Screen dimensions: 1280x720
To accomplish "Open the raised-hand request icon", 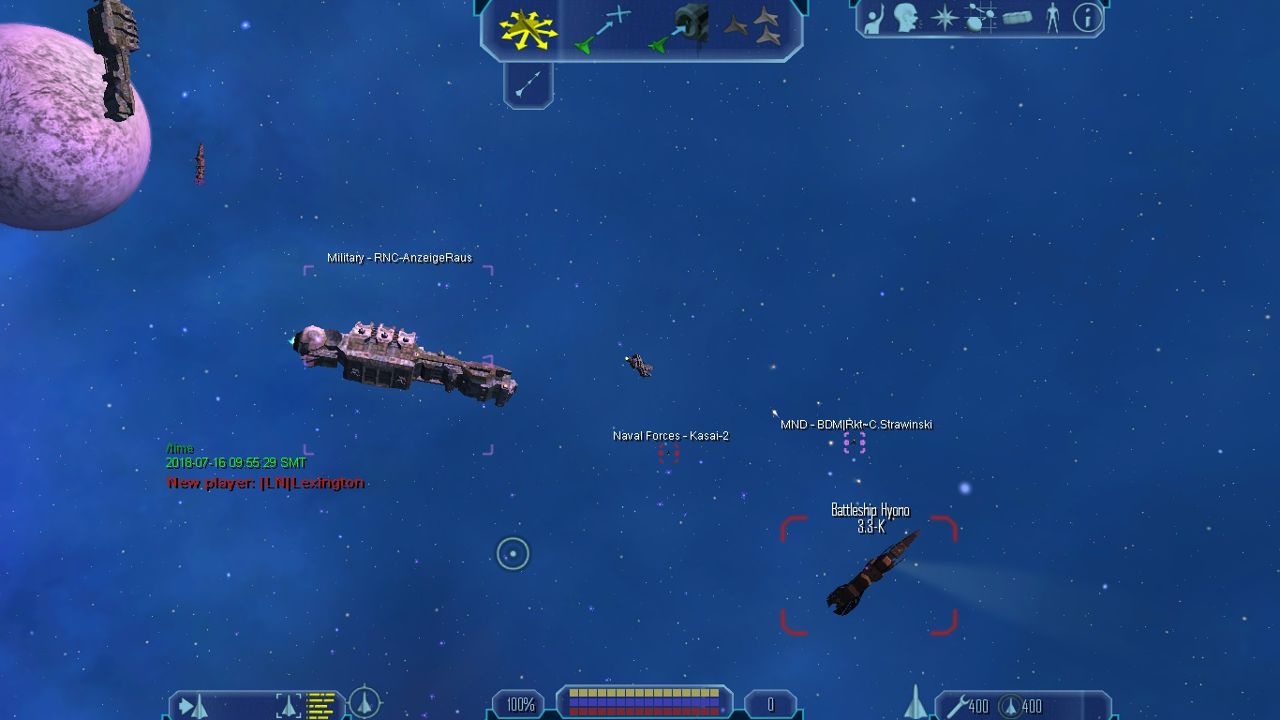I will 874,18.
